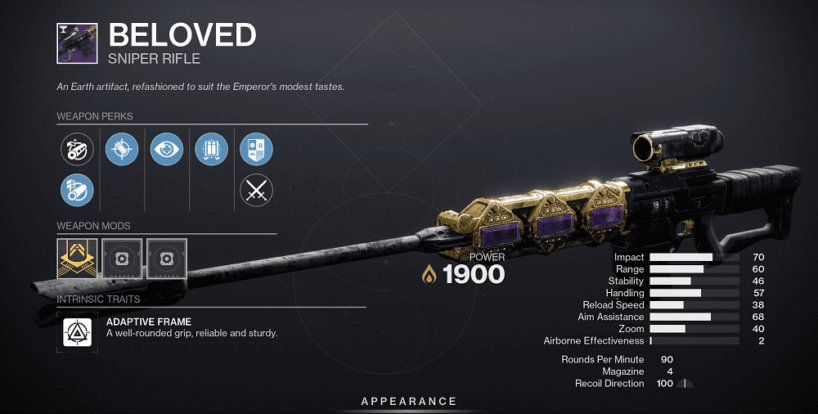
Task: Open the crossed swords kill tracker
Action: coord(256,189)
